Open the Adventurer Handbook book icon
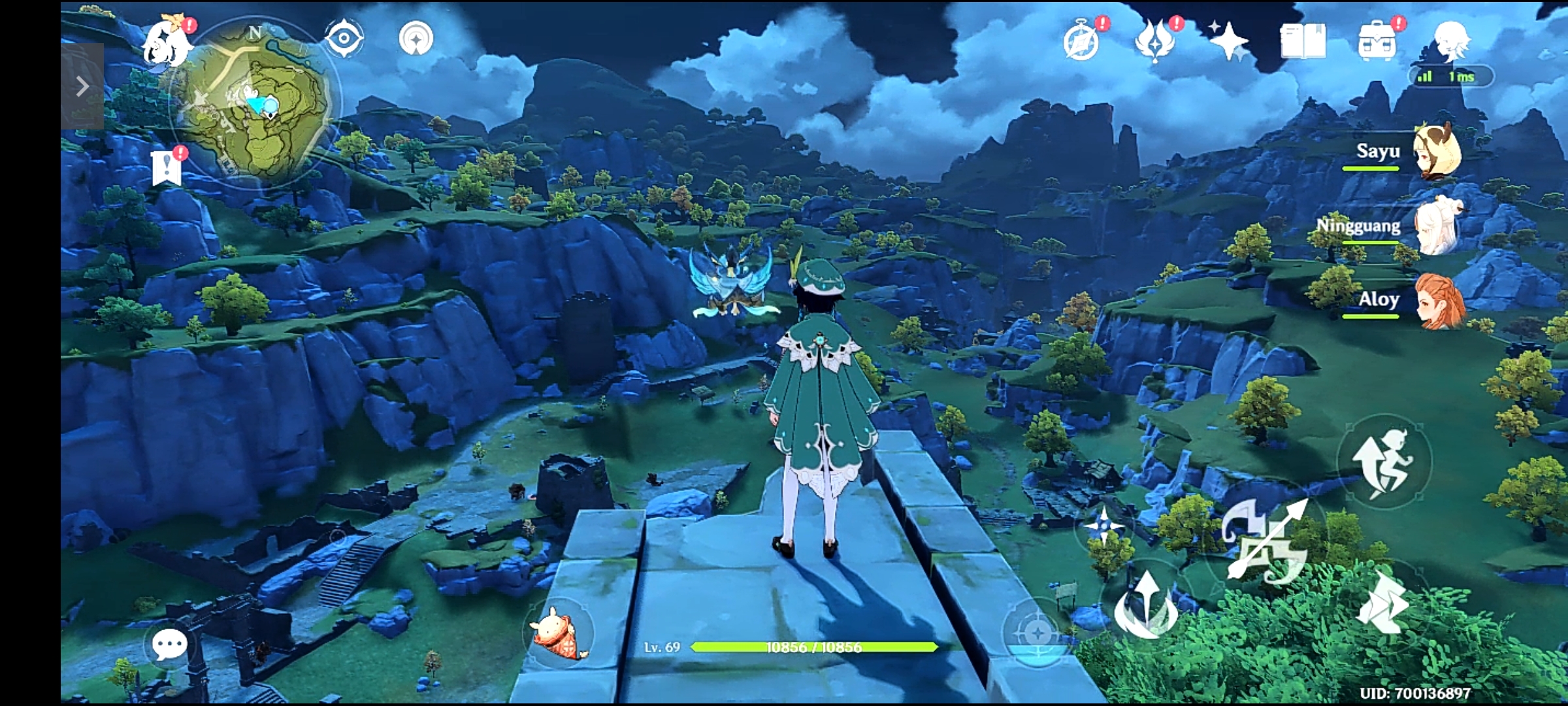This screenshot has height=706, width=1568. [1303, 41]
